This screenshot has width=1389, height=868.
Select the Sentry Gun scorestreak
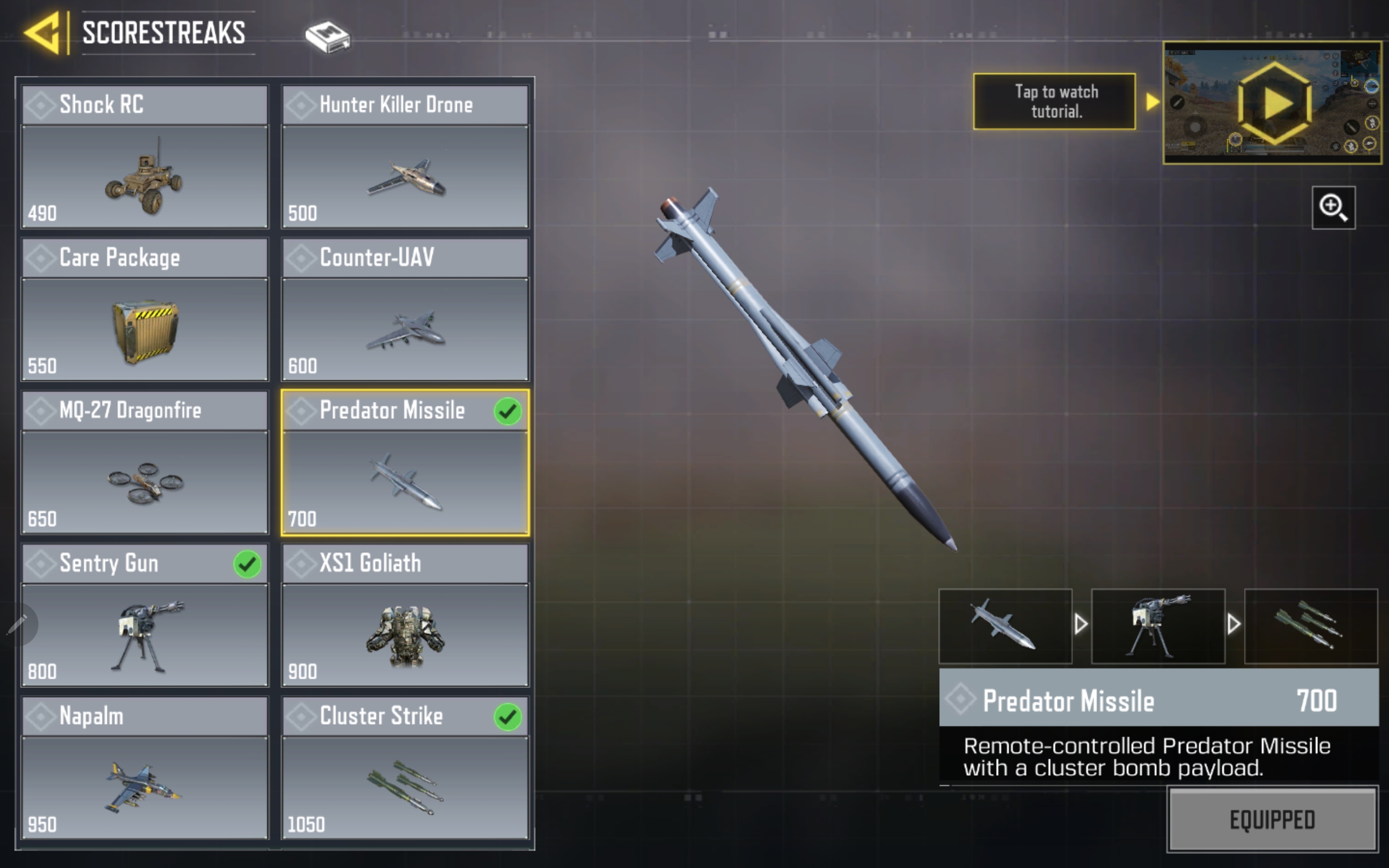coord(145,615)
